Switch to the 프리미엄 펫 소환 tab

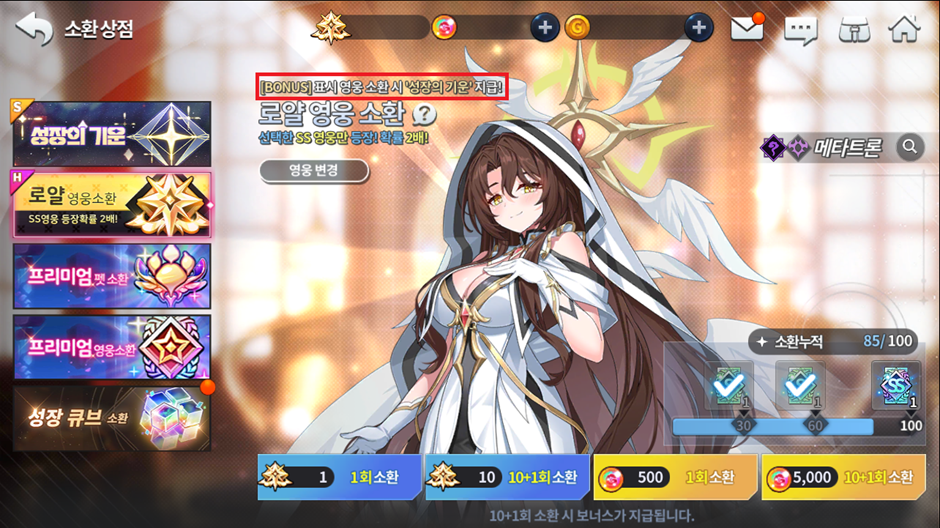112,275
